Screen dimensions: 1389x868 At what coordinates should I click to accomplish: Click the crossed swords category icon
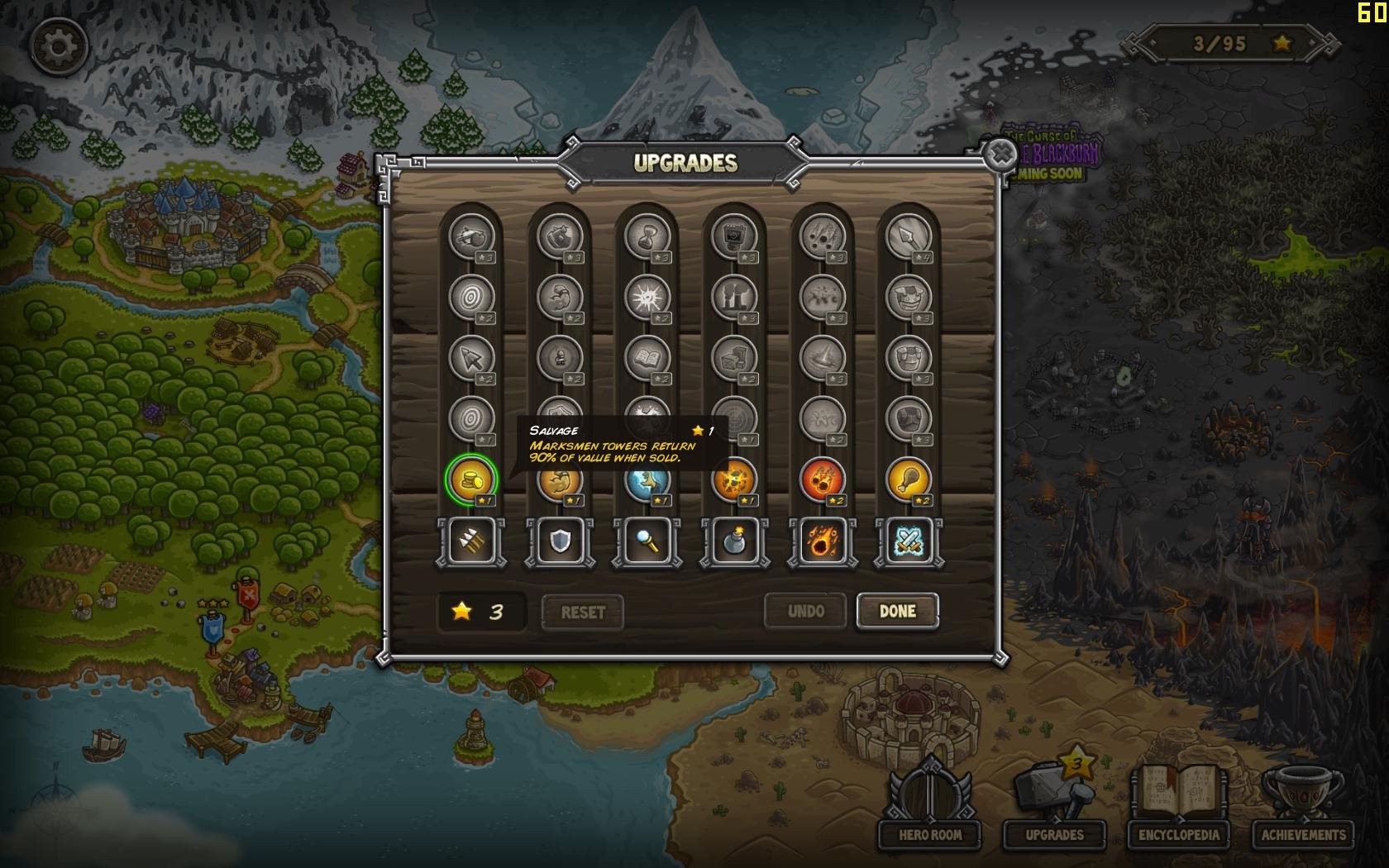[908, 542]
